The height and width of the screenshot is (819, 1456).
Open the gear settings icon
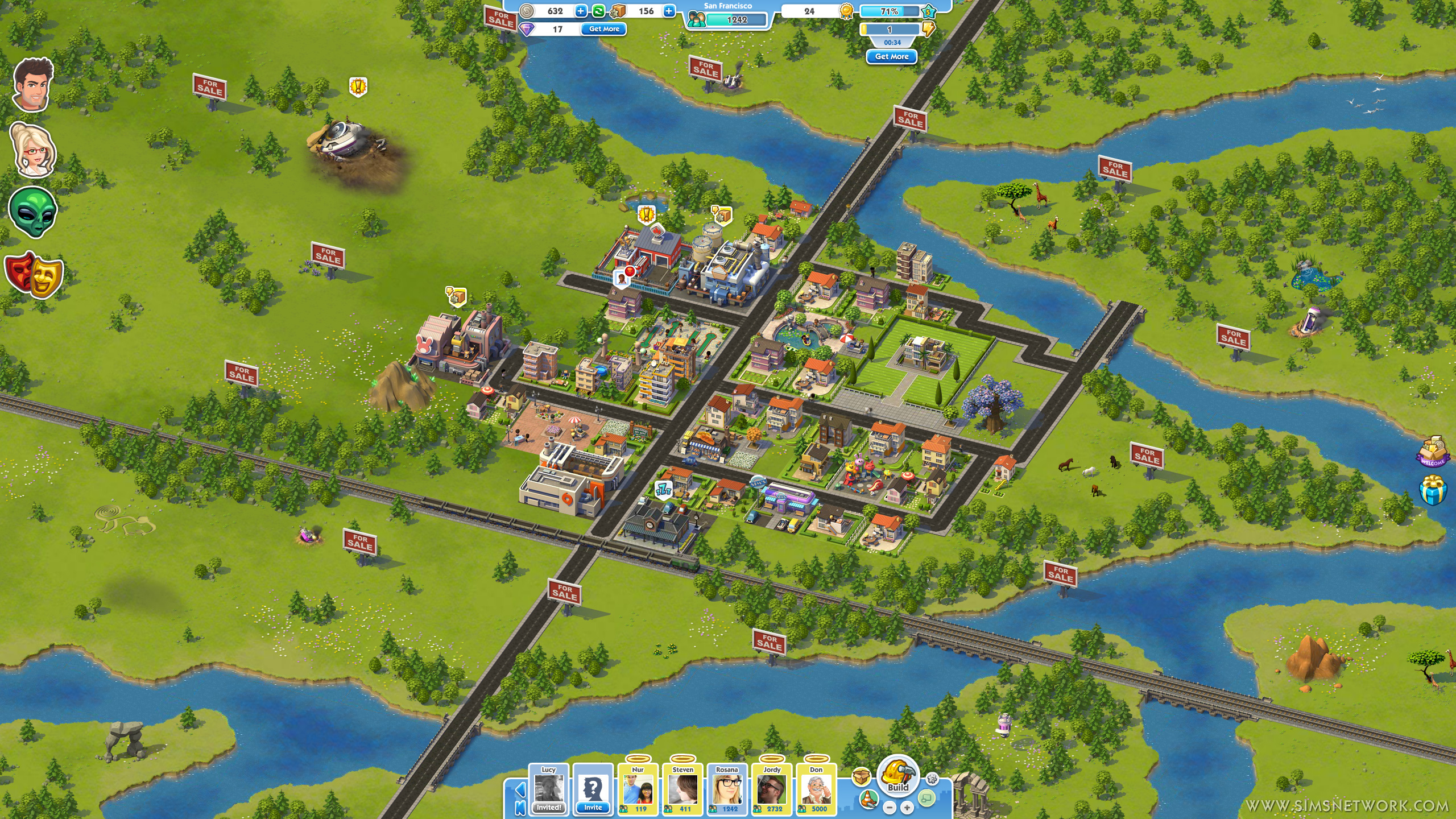point(932,779)
